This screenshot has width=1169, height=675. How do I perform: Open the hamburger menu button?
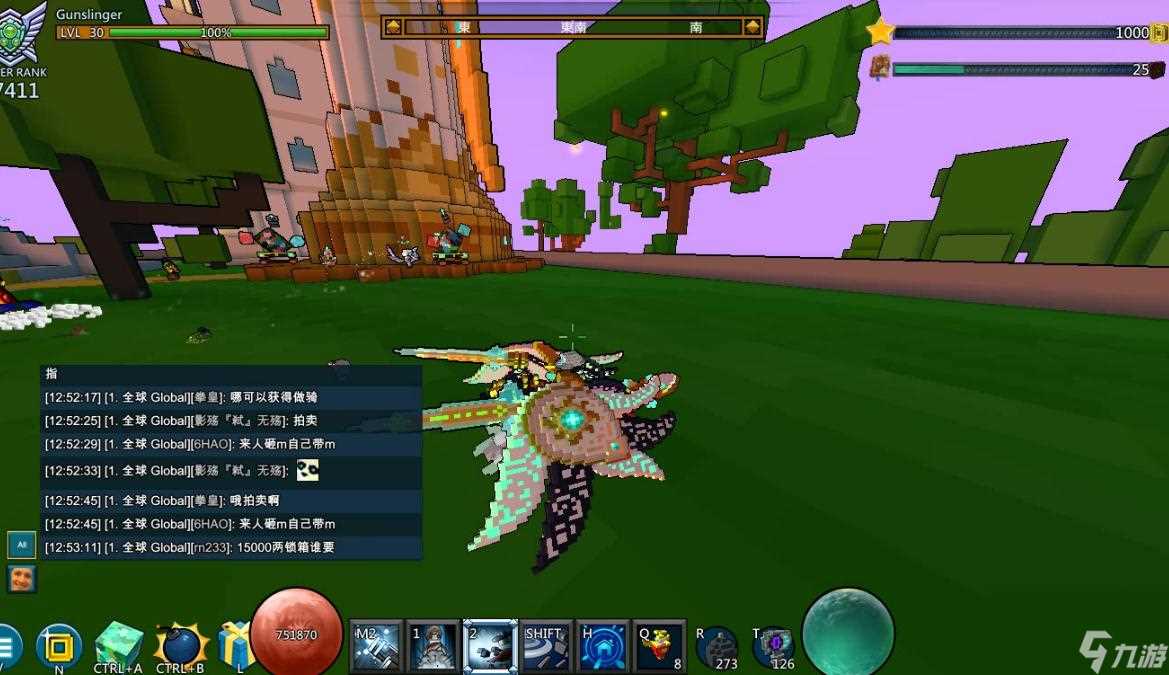[6, 646]
